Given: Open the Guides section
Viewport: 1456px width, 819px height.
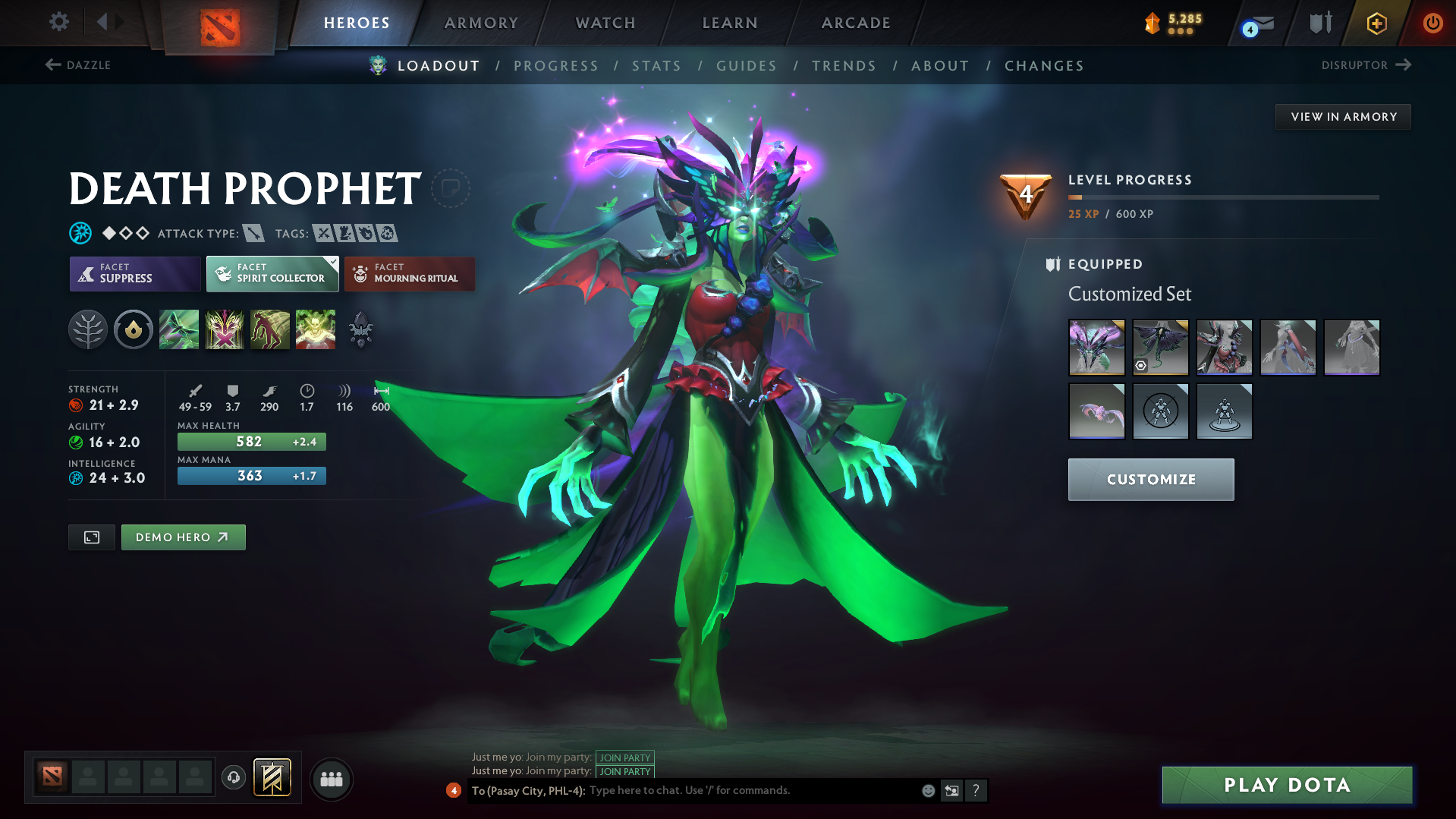Looking at the screenshot, I should tap(747, 66).
